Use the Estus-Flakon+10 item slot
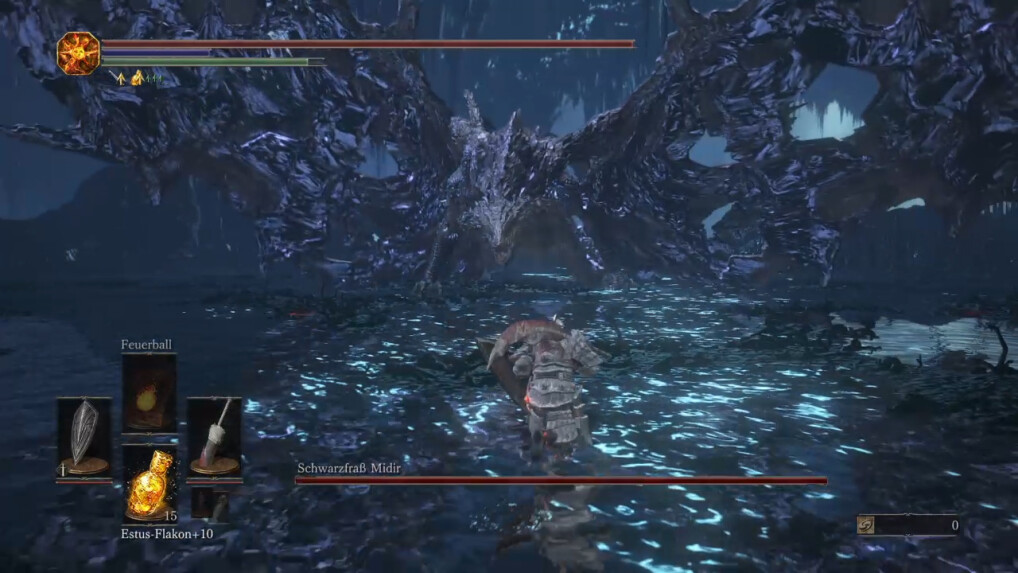The height and width of the screenshot is (573, 1018). (x=149, y=484)
